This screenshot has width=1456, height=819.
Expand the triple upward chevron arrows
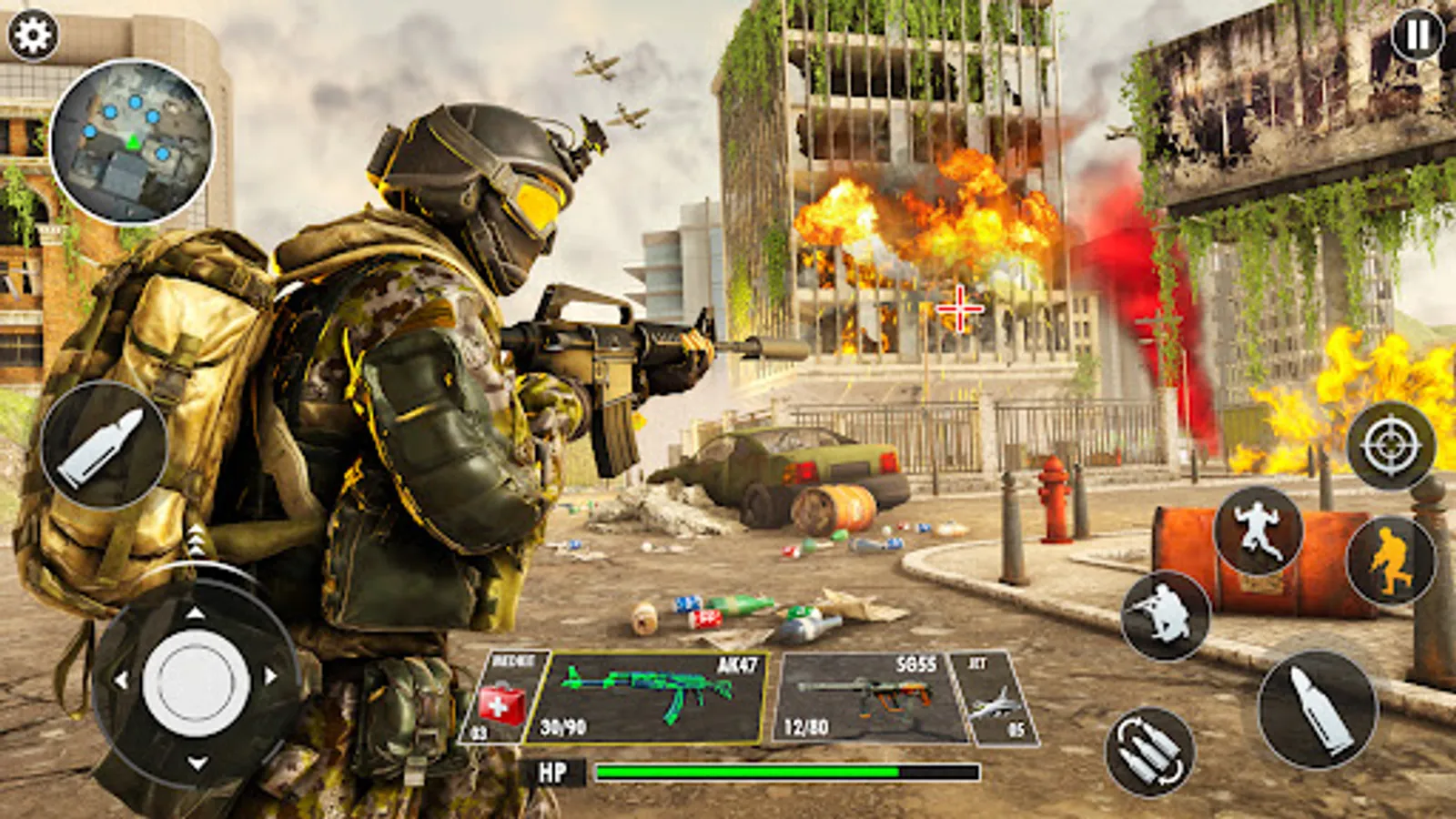click(194, 540)
